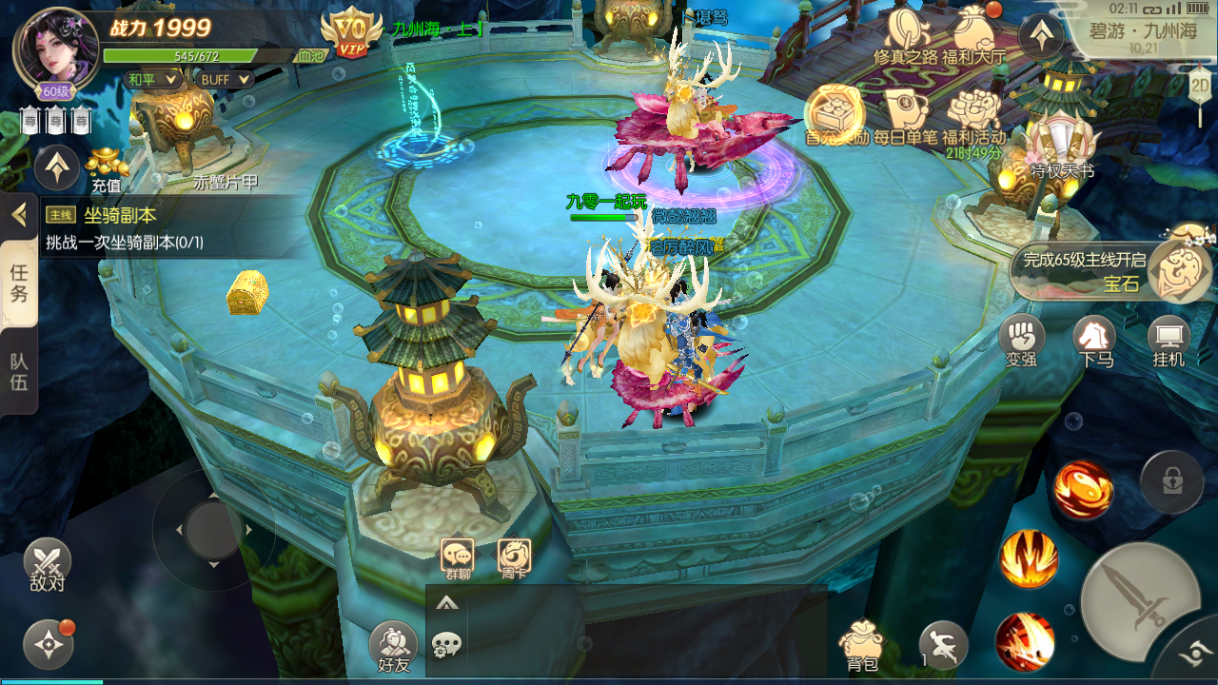Open the 福利活动 events icon
This screenshot has width=1218, height=685.
974,118
